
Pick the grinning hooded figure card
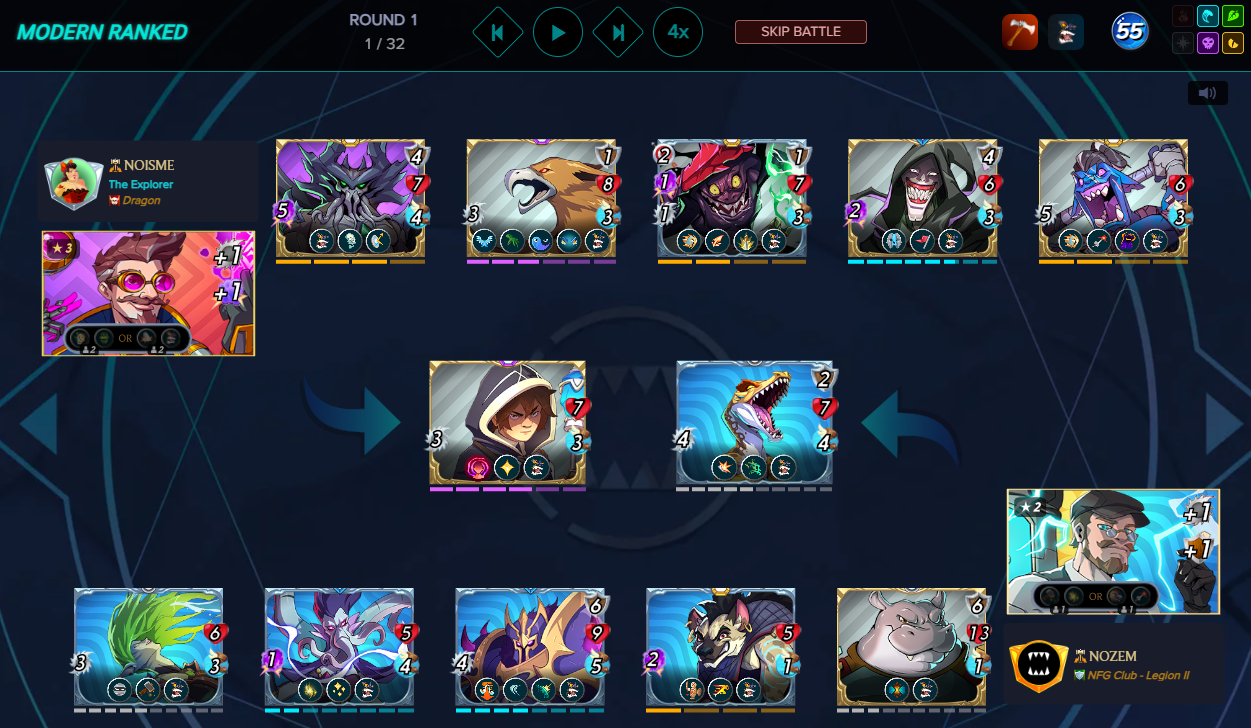922,198
